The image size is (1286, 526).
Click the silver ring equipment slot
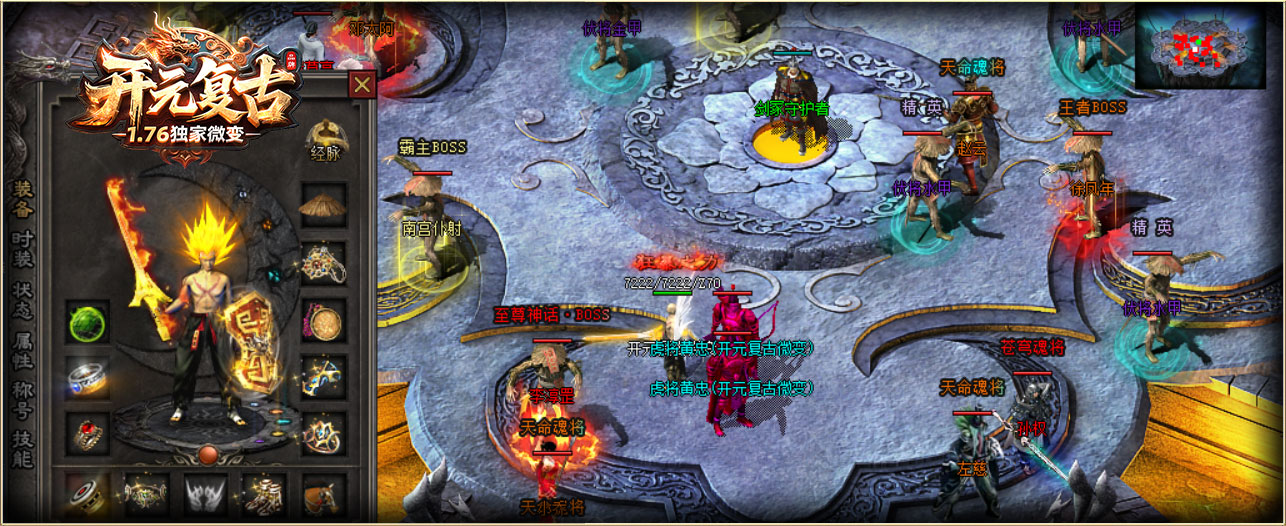tap(88, 378)
